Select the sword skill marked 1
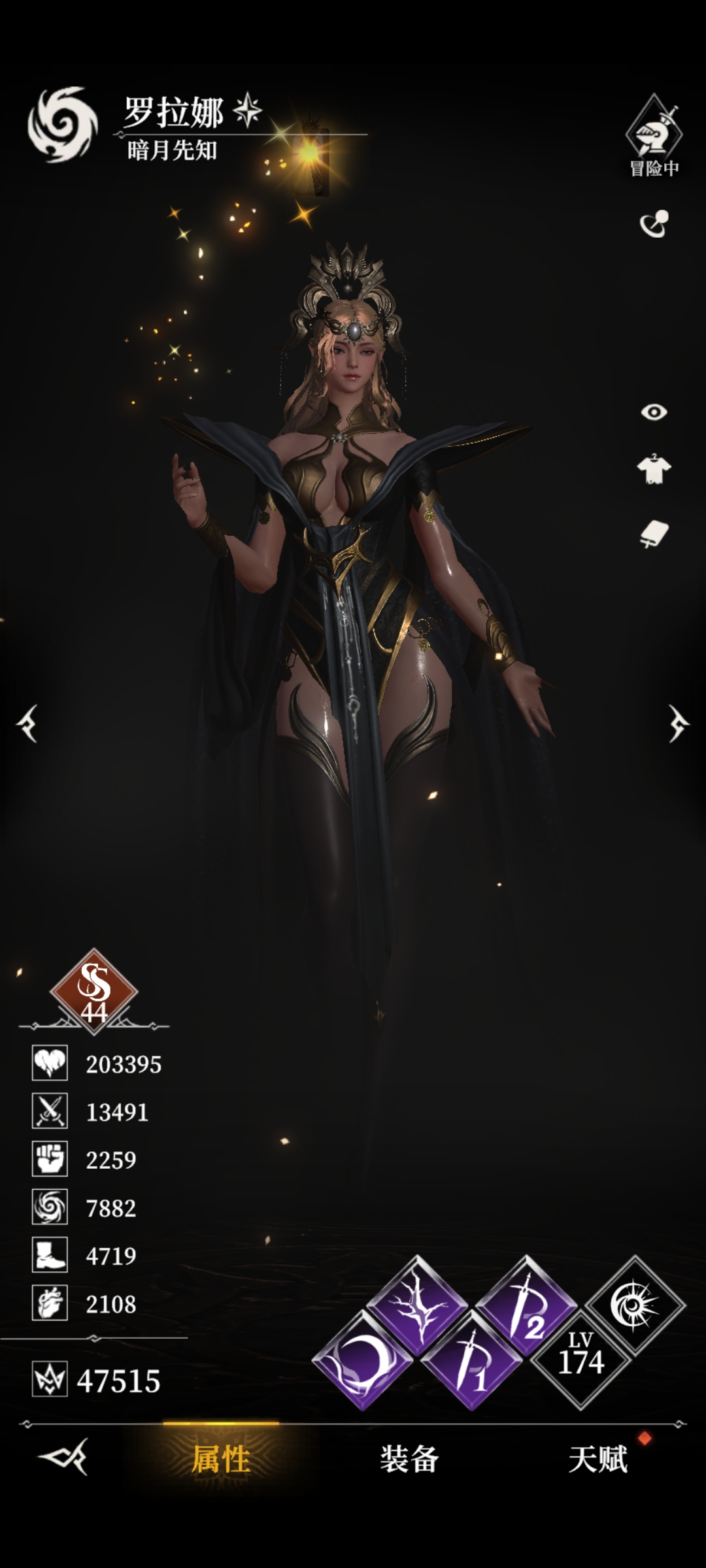Screen dimensions: 706x1568 click(472, 1361)
